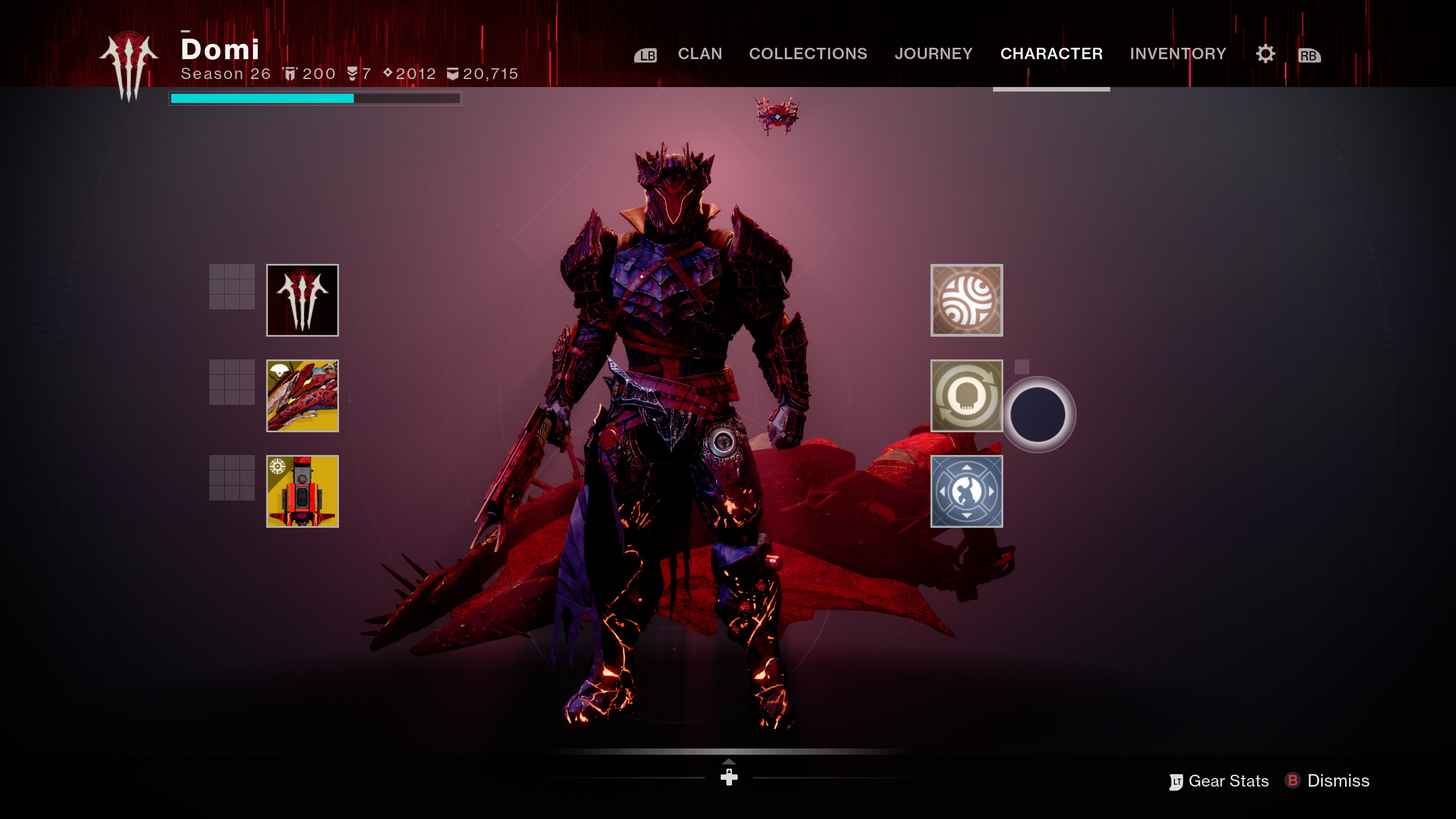This screenshot has height=819, width=1456.
Task: Open the Inventory tab
Action: (1178, 53)
